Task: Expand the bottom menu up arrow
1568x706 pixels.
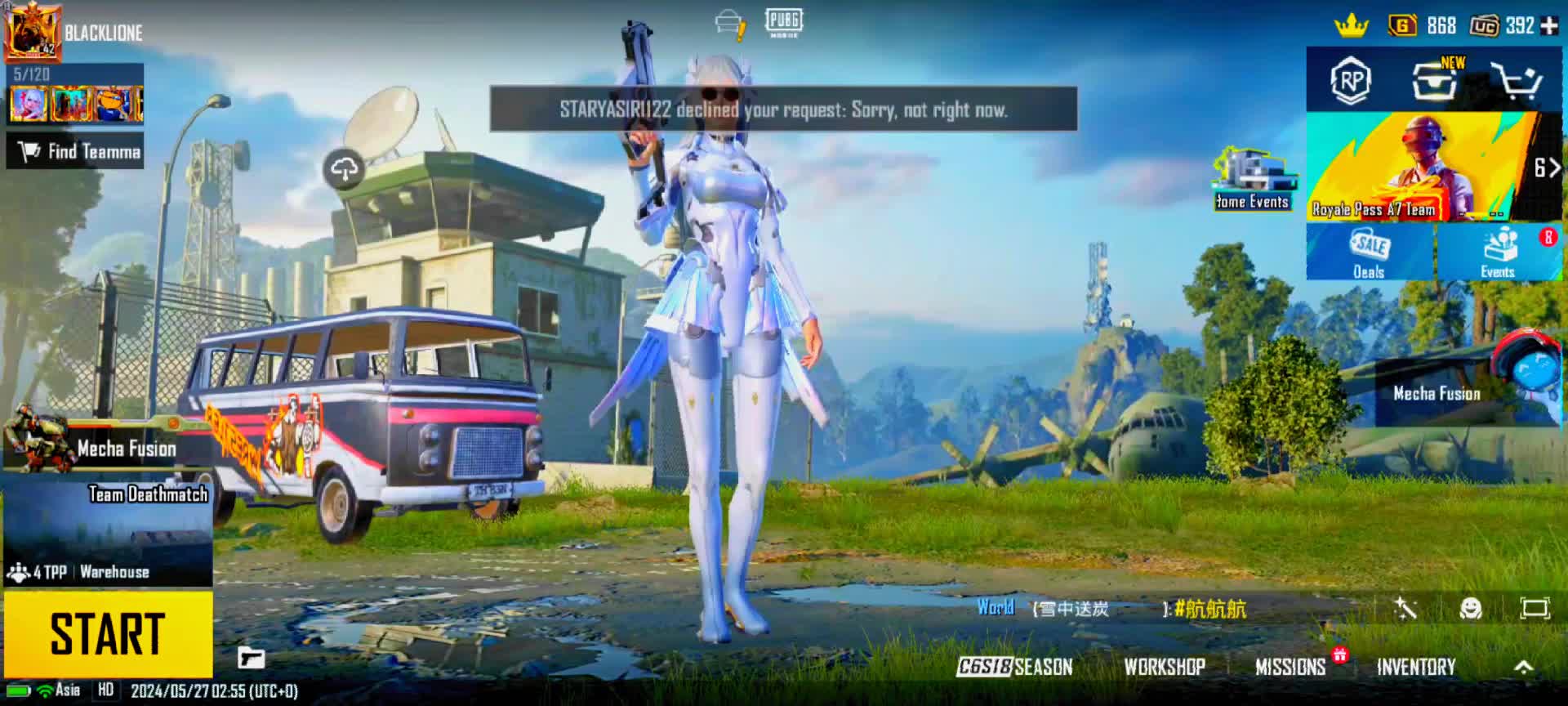Action: click(x=1523, y=667)
